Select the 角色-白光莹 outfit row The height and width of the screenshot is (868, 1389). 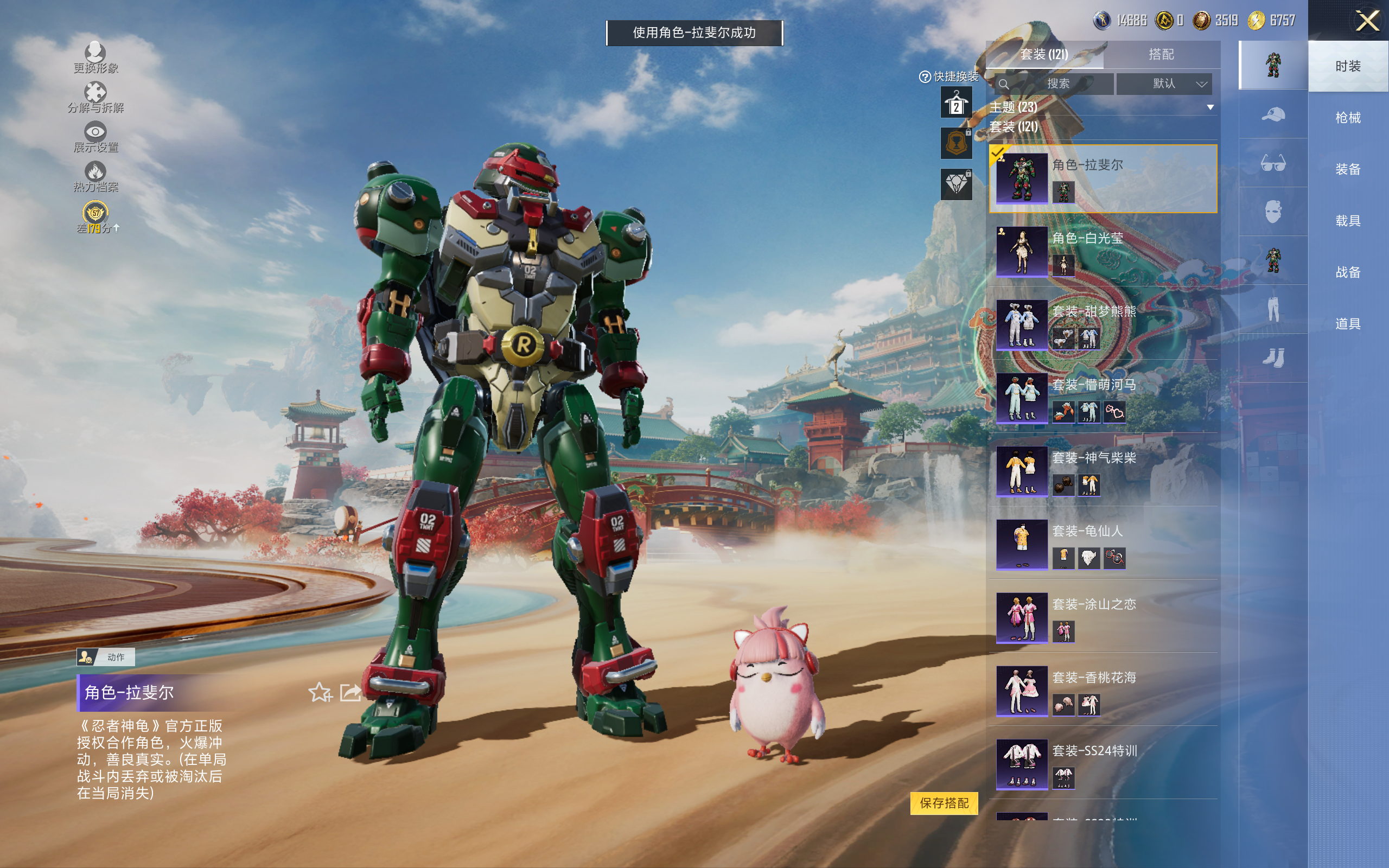point(1102,251)
